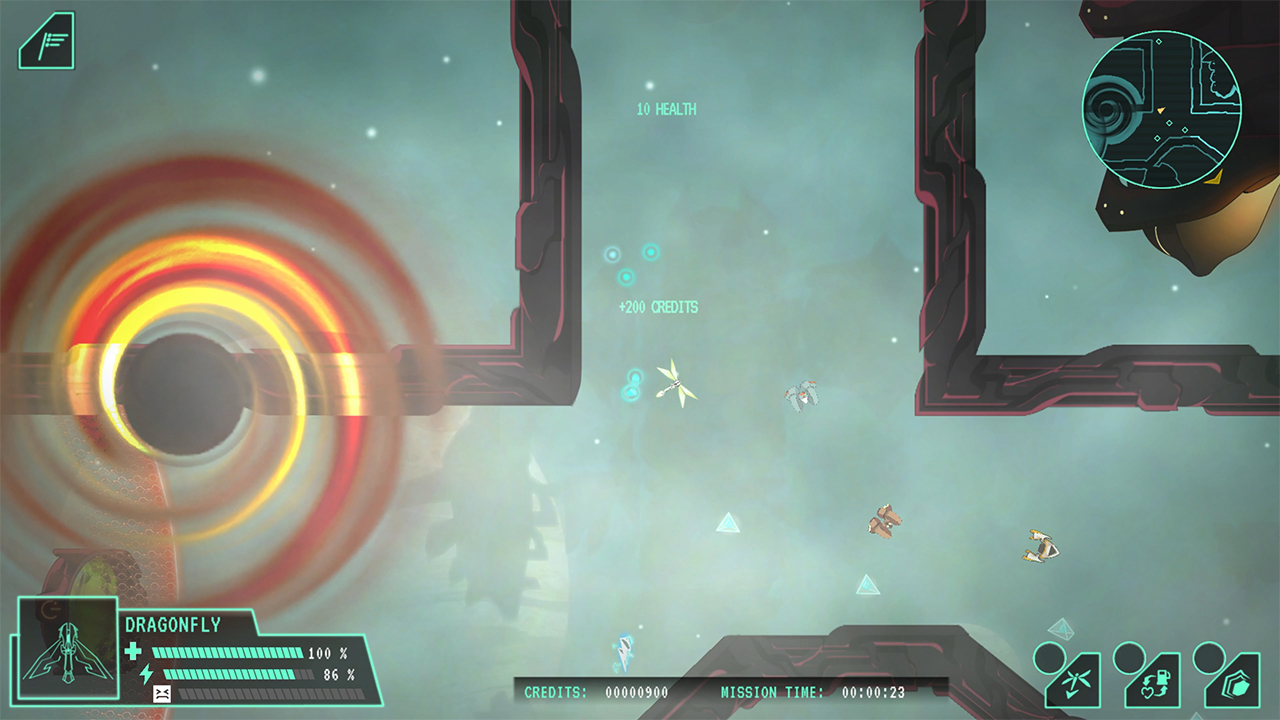Screen dimensions: 1280x720
Task: Click the cooldown circle above the fuel conversion ability
Action: pyautogui.click(x=1130, y=660)
